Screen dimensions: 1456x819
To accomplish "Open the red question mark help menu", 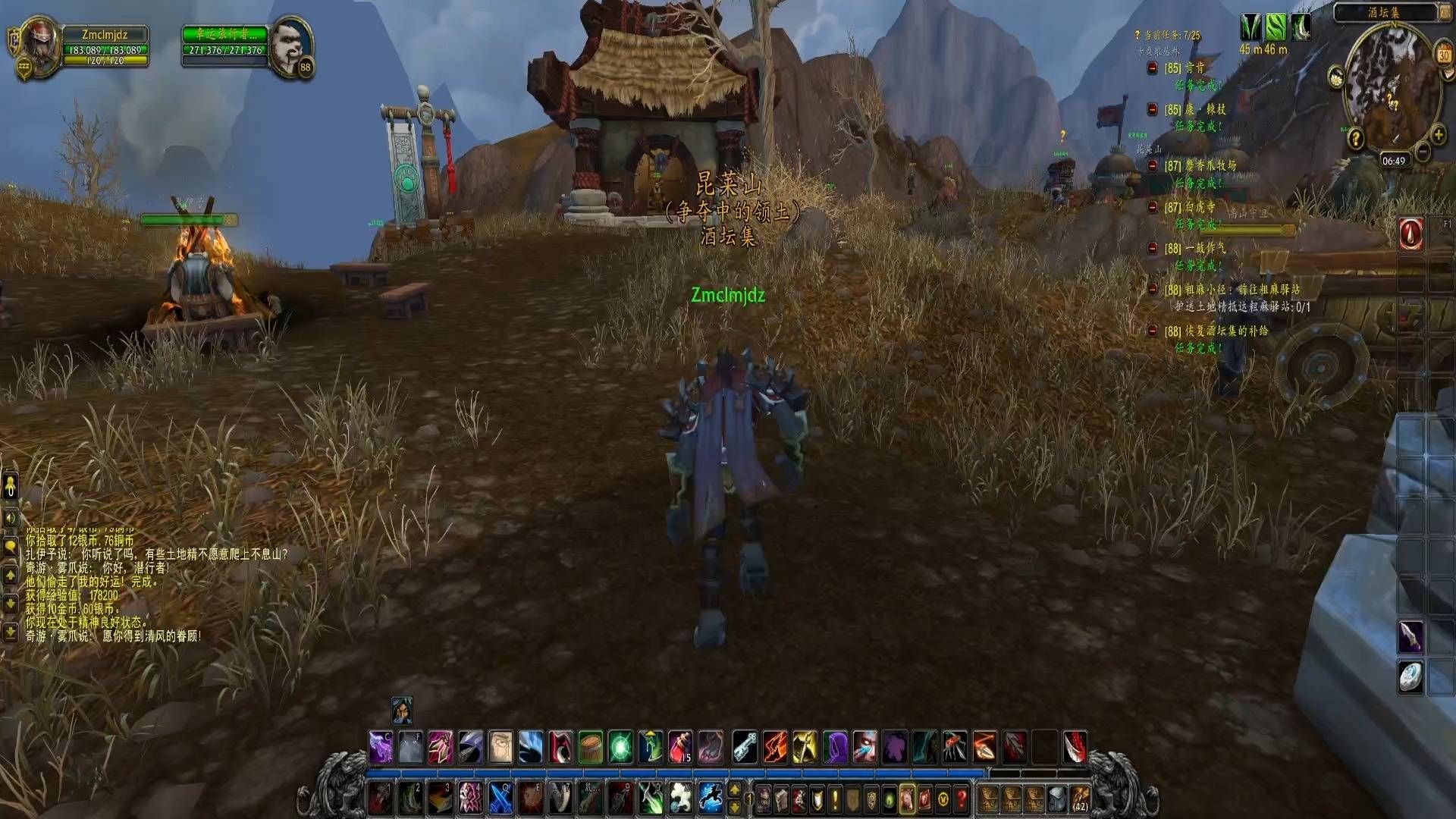I will 962,799.
